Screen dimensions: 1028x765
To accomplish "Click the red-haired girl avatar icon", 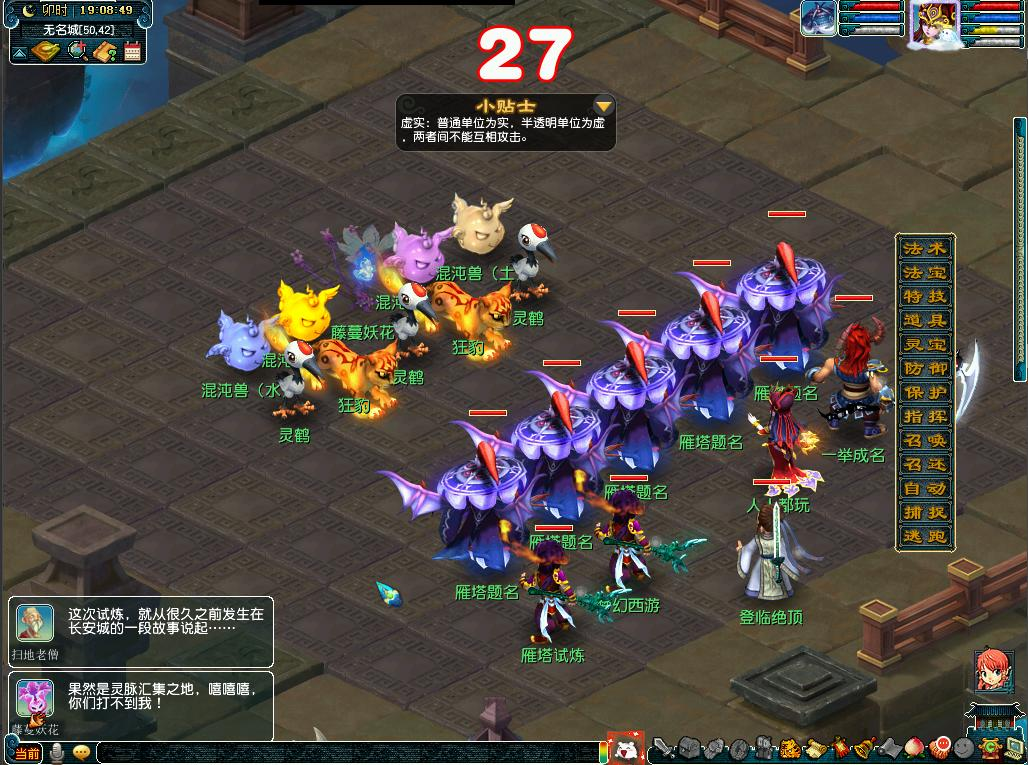I will coord(992,670).
